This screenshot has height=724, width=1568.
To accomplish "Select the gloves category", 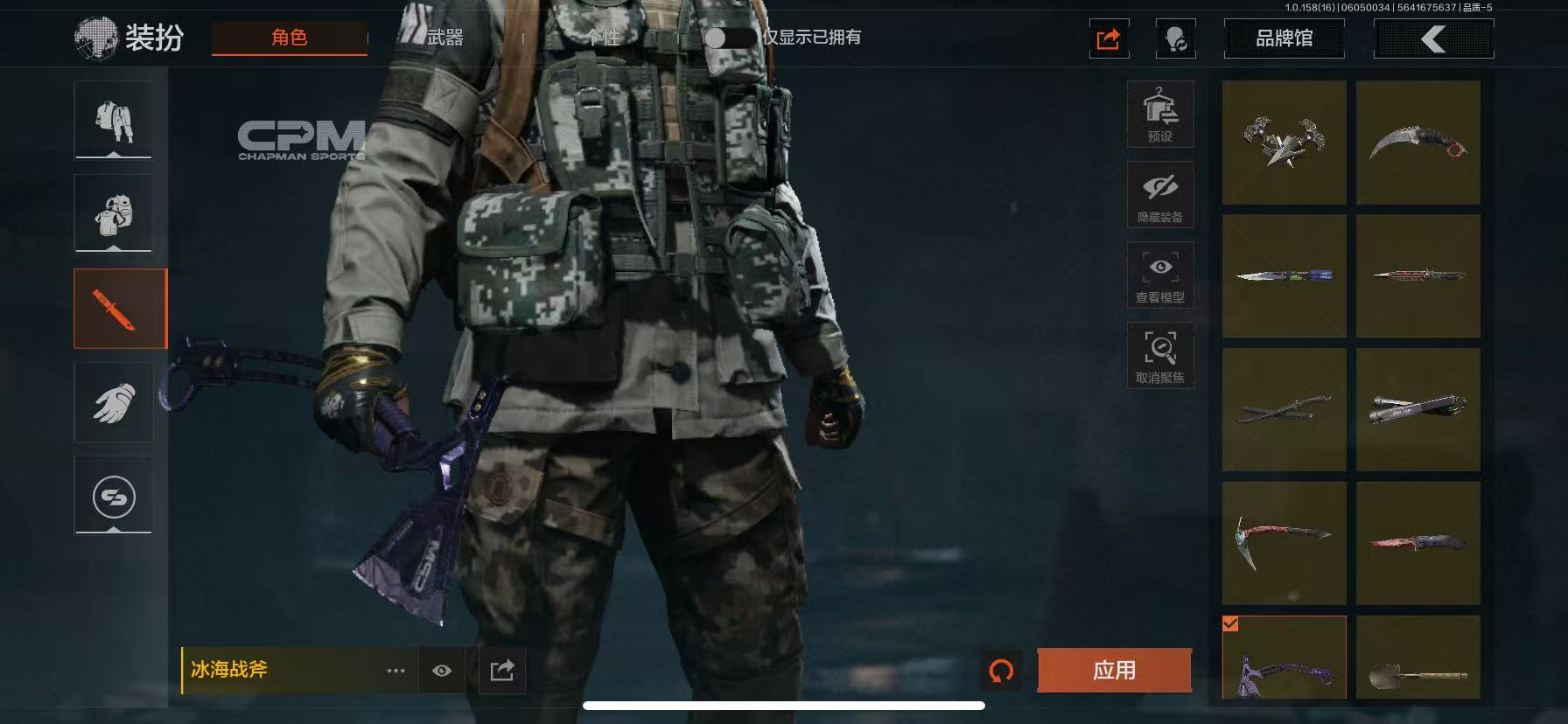I will 114,403.
